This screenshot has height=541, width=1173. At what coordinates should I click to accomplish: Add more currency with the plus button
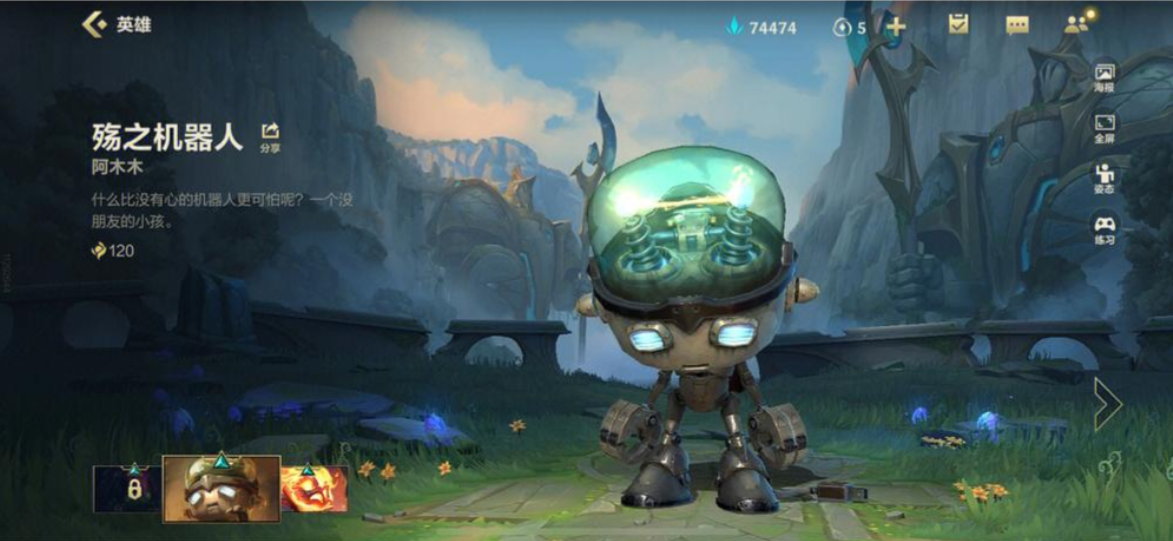coord(896,27)
